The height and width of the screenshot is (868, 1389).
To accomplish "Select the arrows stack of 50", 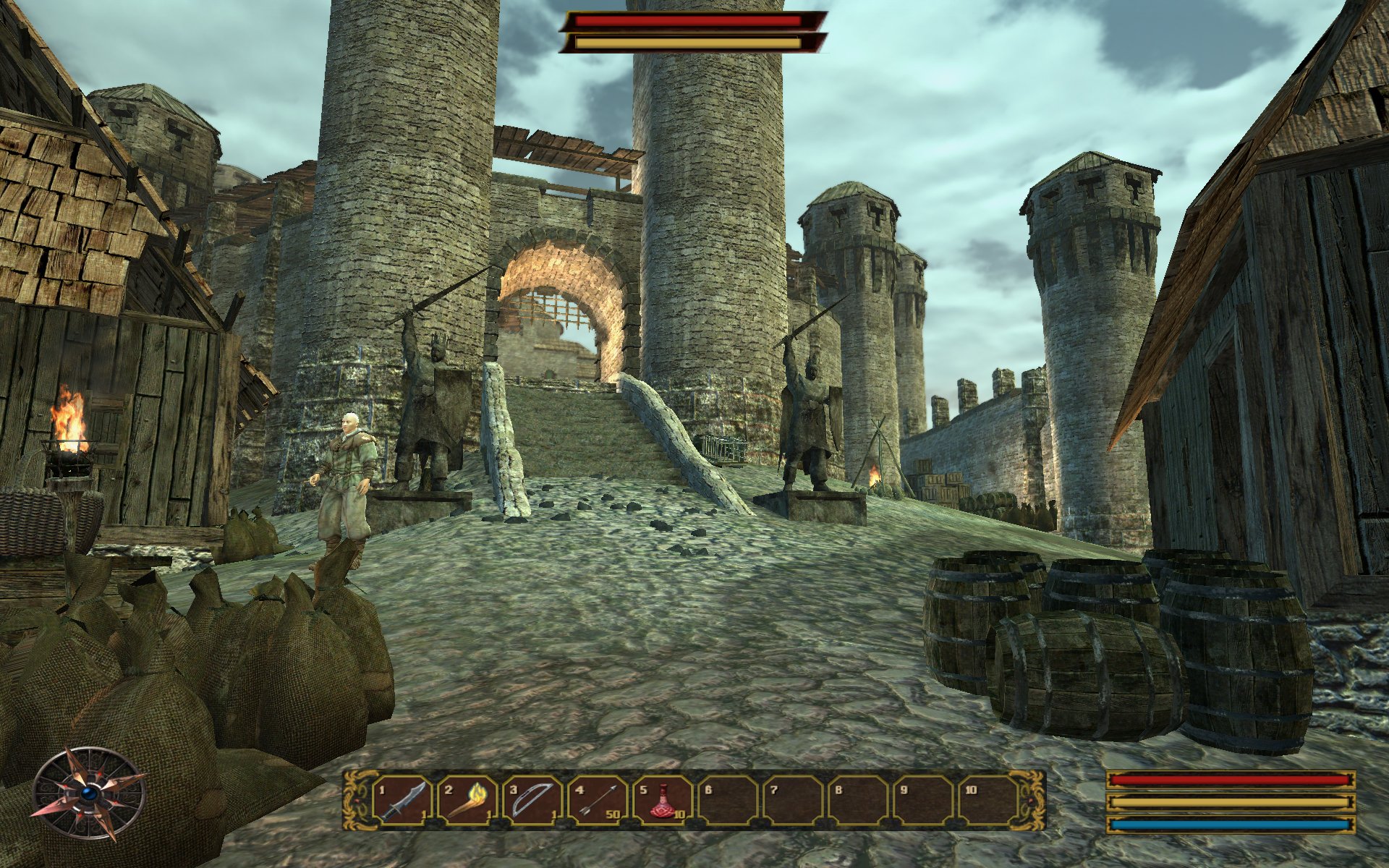I will [596, 800].
